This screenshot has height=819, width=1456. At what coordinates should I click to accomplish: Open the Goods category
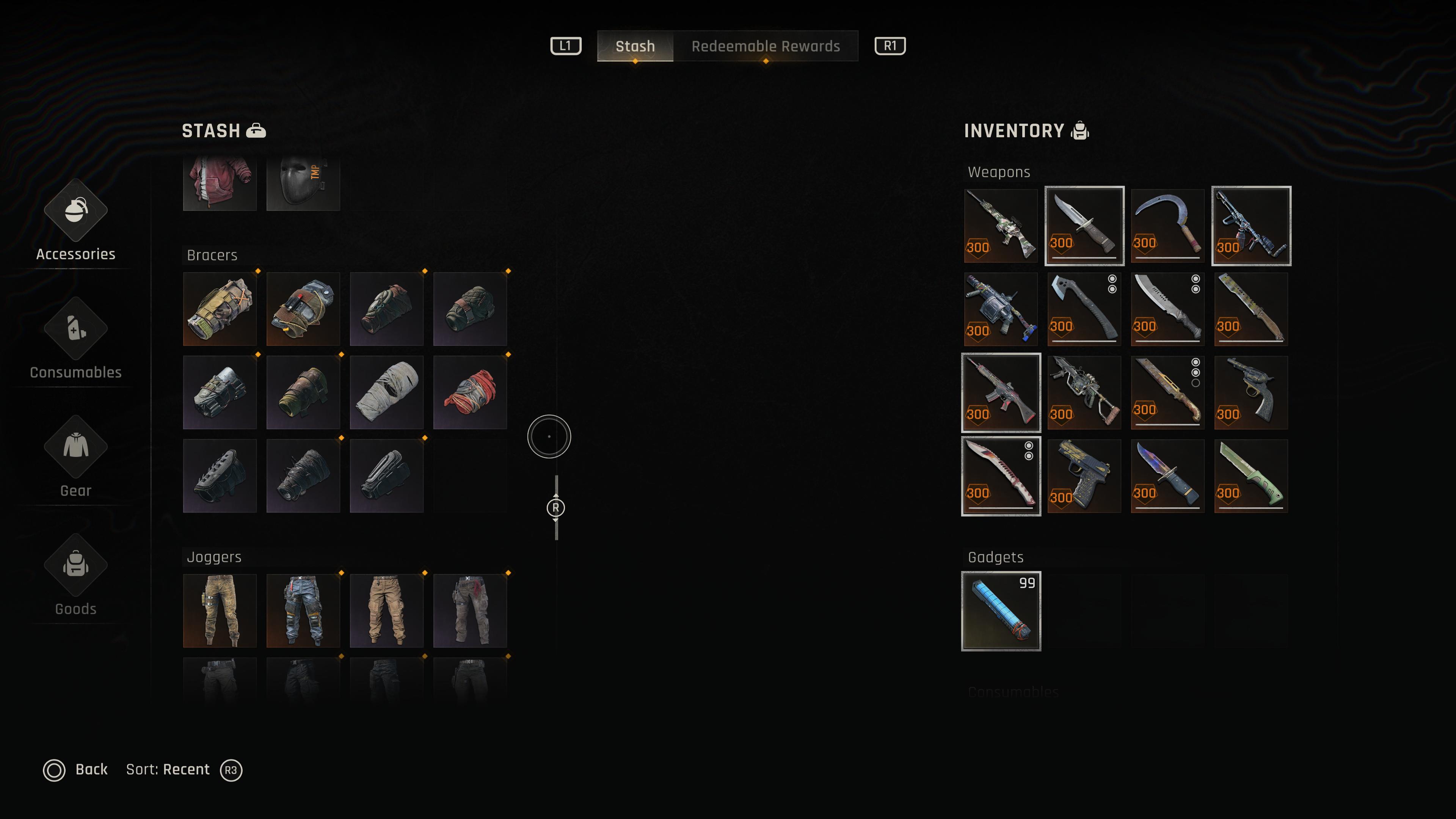click(76, 576)
